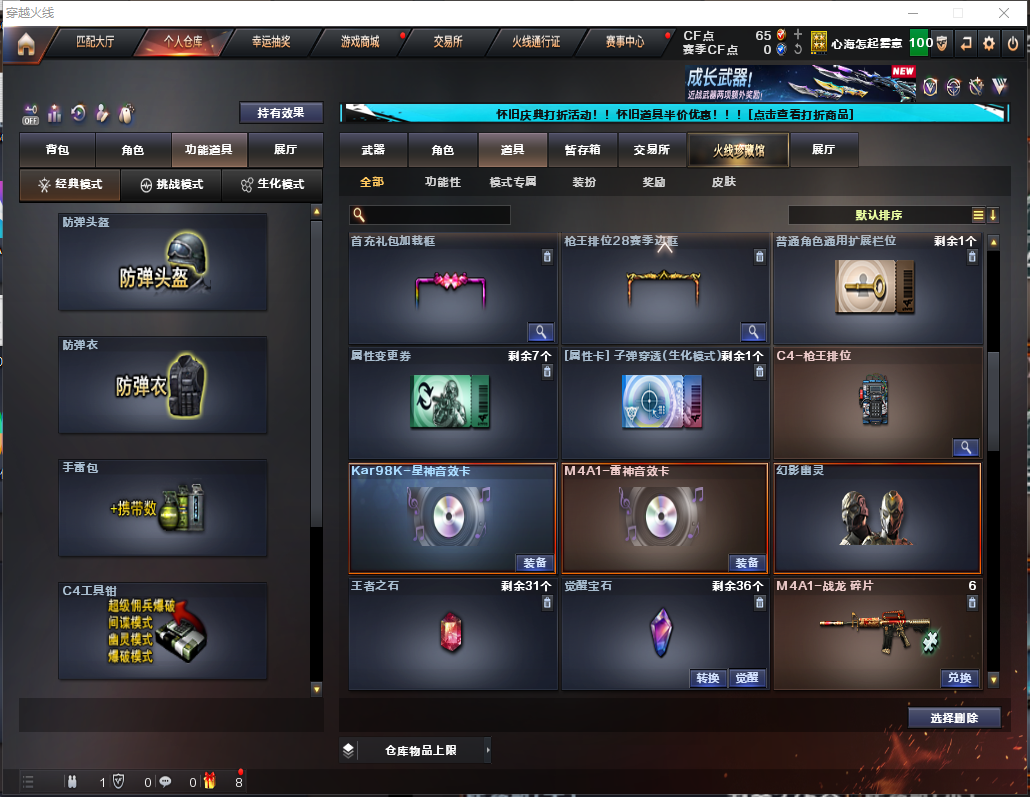Viewport: 1030px width, 797px height.
Task: Equip the Kar98K-星神音效卡 sound card
Action: click(534, 563)
